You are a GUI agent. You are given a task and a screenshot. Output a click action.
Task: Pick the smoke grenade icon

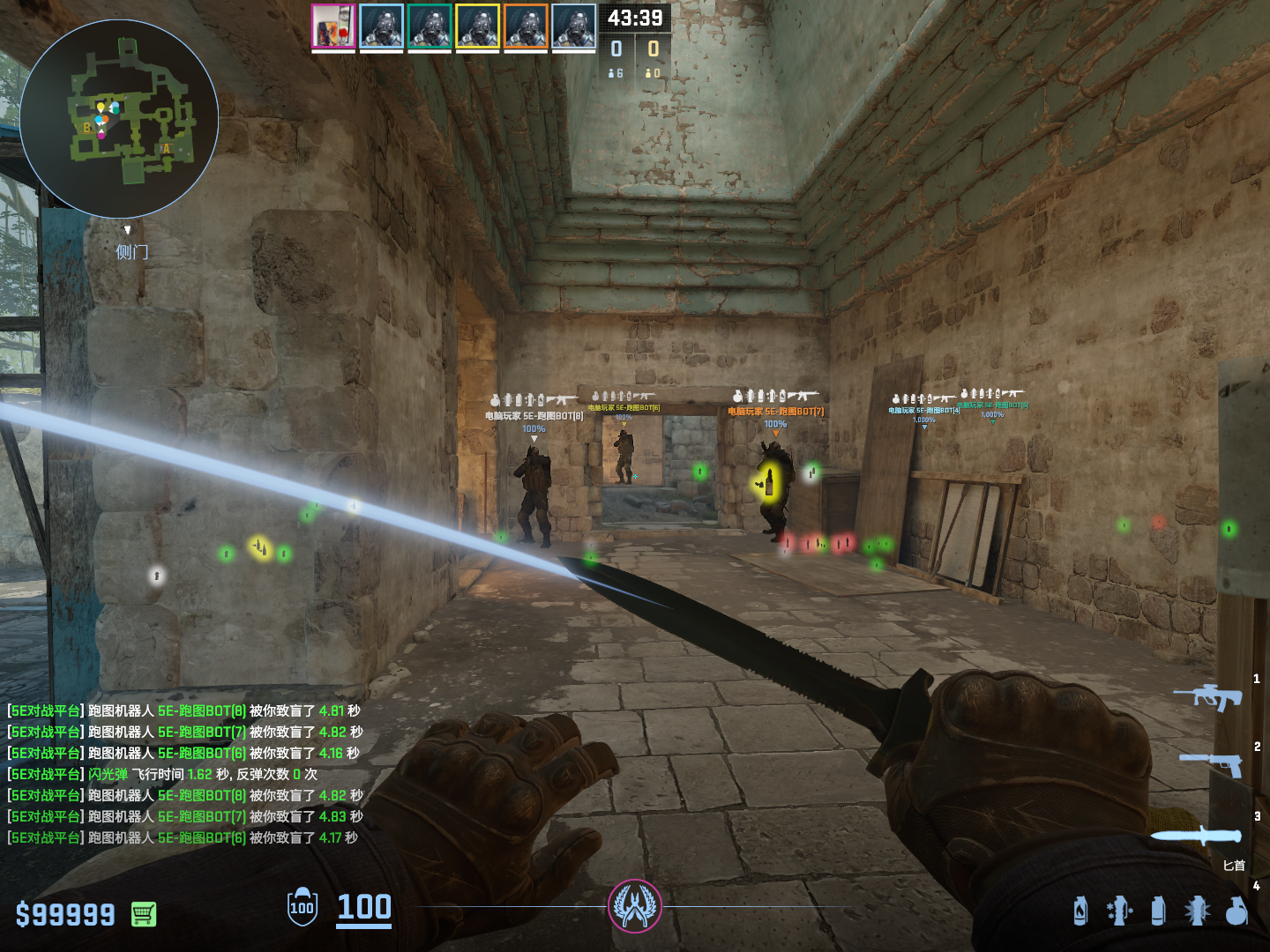pyautogui.click(x=1158, y=911)
